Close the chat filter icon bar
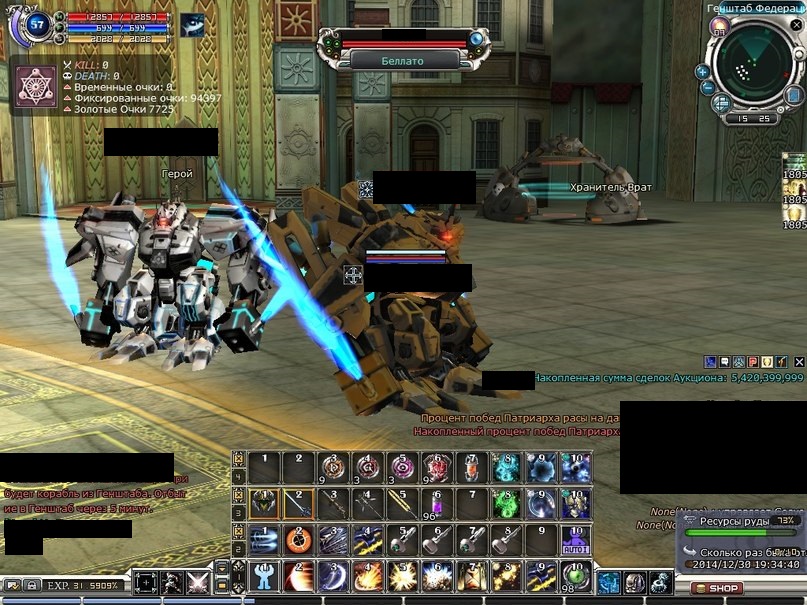 pyautogui.click(x=798, y=362)
